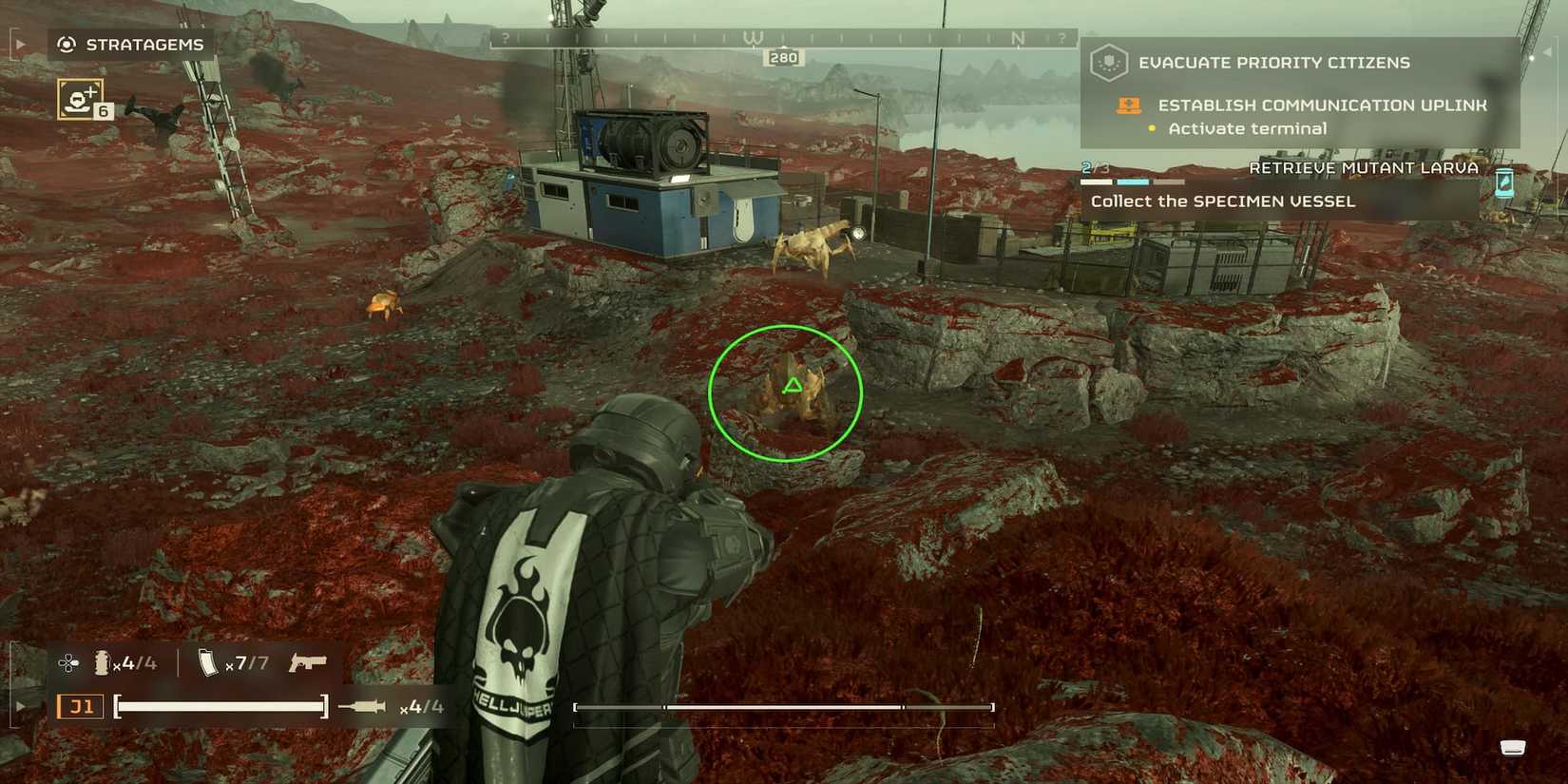Click the 280 compass heading marker
The width and height of the screenshot is (1568, 784).
pos(785,57)
